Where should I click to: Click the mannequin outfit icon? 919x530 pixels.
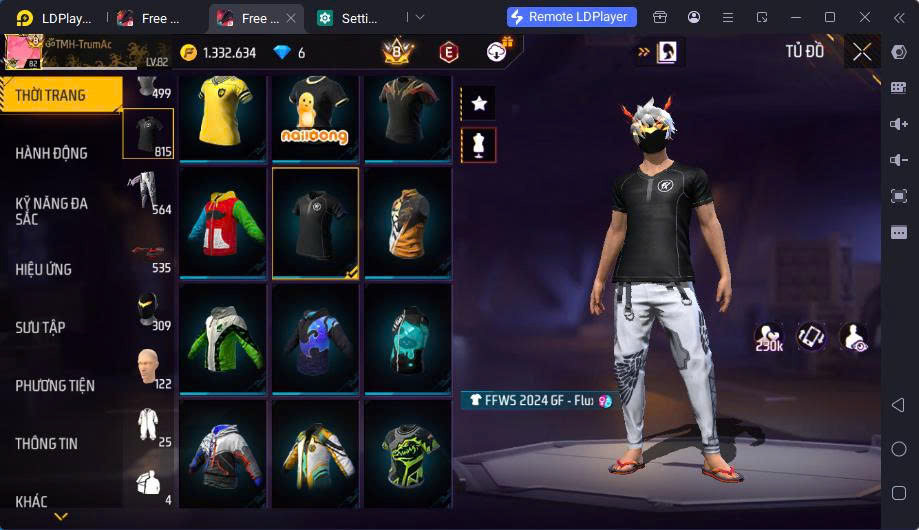(479, 146)
